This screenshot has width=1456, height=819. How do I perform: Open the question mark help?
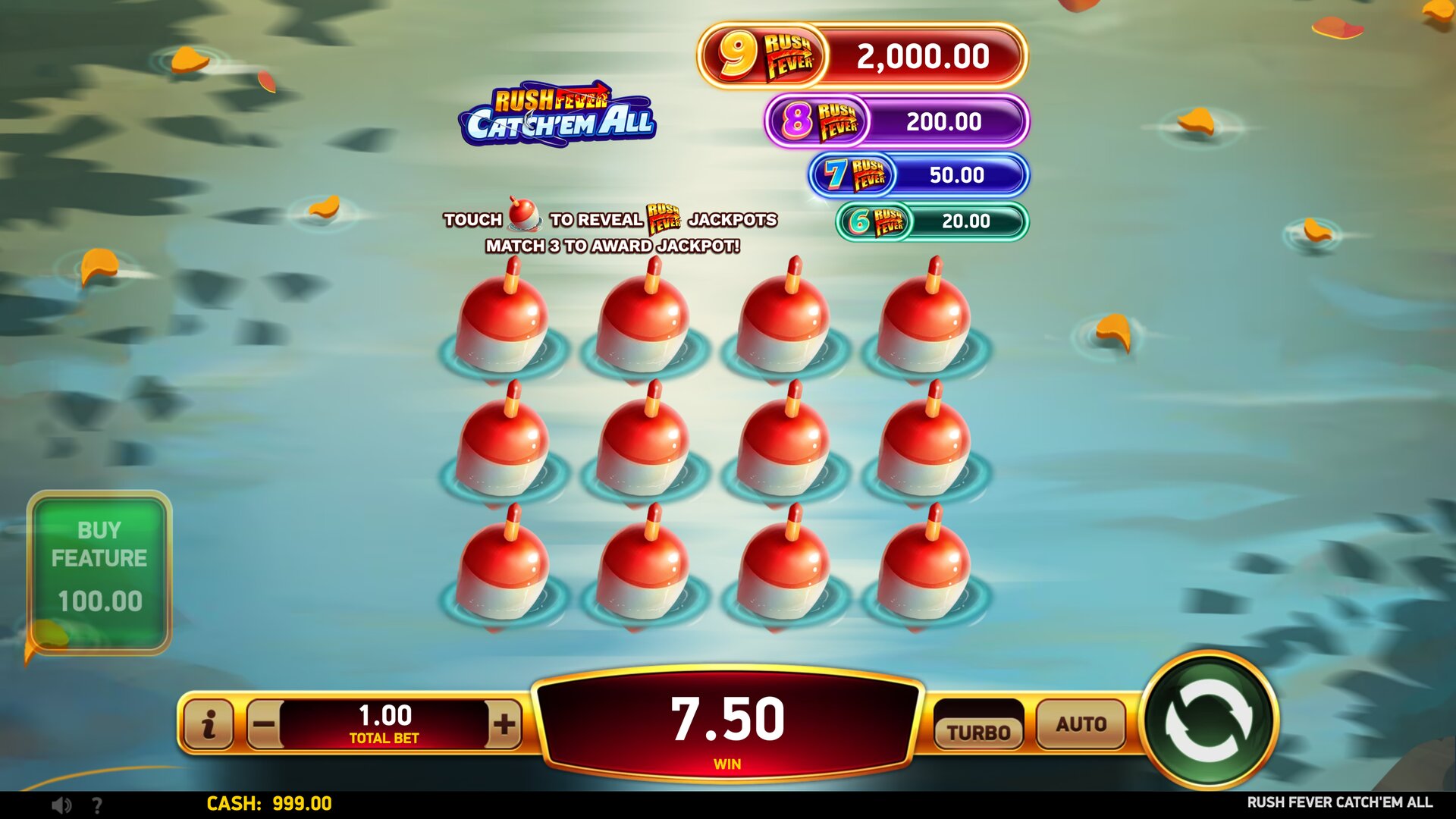click(97, 805)
